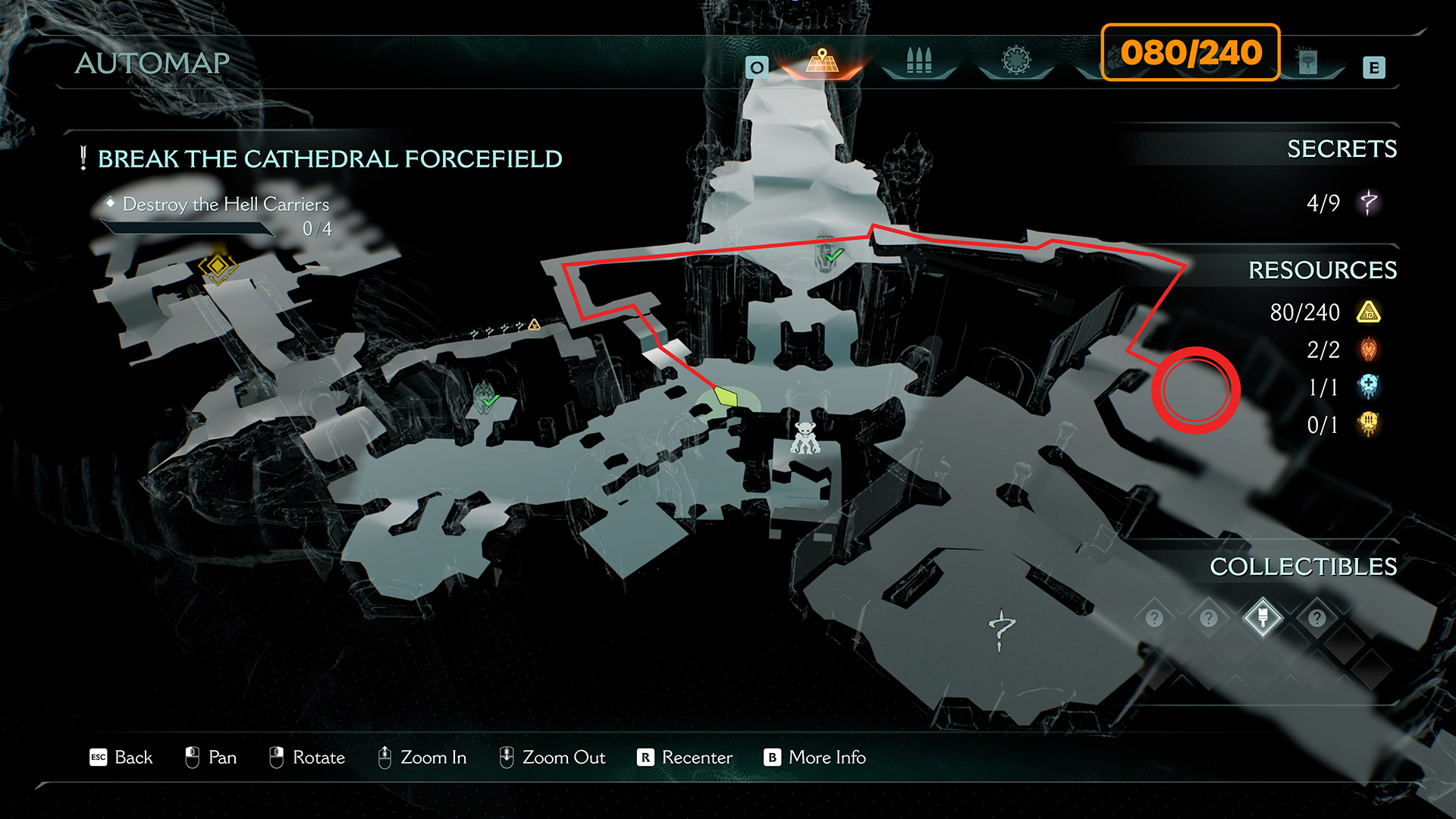This screenshot has height=819, width=1456.
Task: Show More Info for the map
Action: tap(815, 758)
